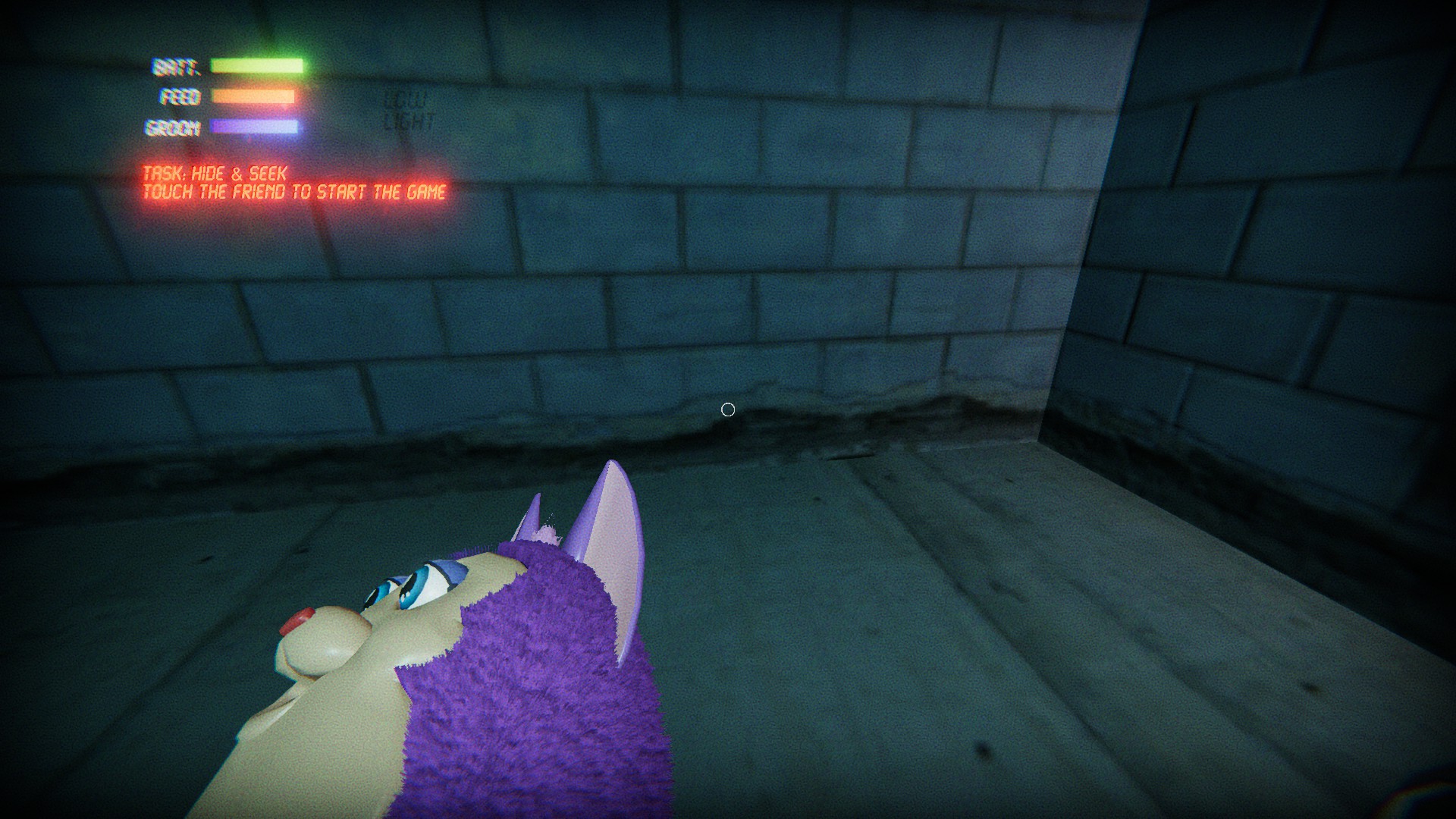
Task: Click the purple groom bar to groom Tattletail
Action: pos(254,126)
